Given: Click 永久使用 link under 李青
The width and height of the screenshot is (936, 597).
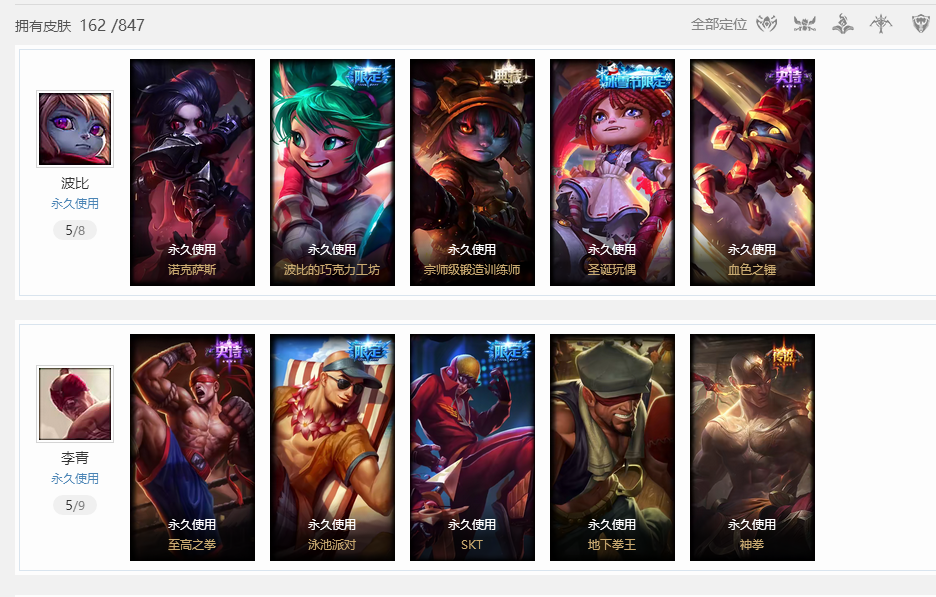Looking at the screenshot, I should click(75, 479).
